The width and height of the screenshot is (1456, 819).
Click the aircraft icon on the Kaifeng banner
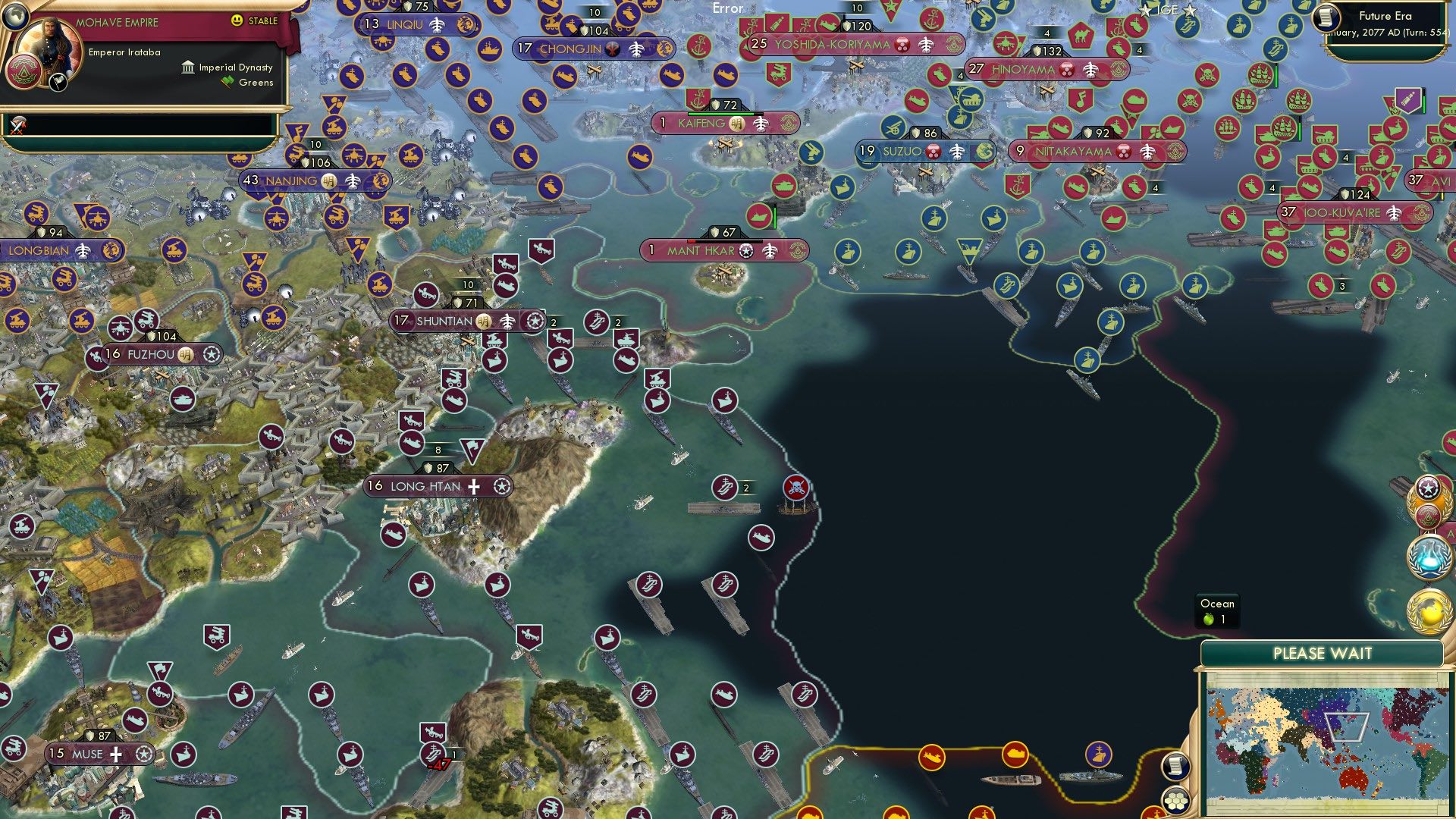point(760,124)
